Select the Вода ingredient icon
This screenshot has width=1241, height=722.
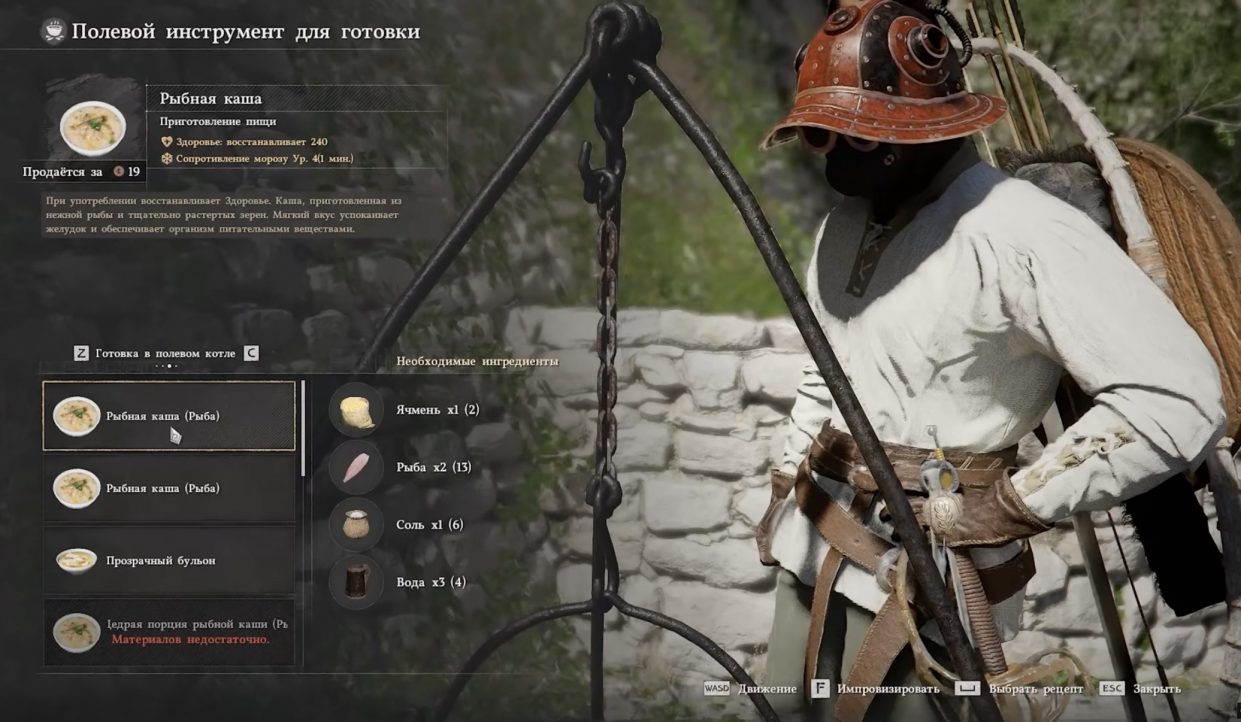pos(356,582)
